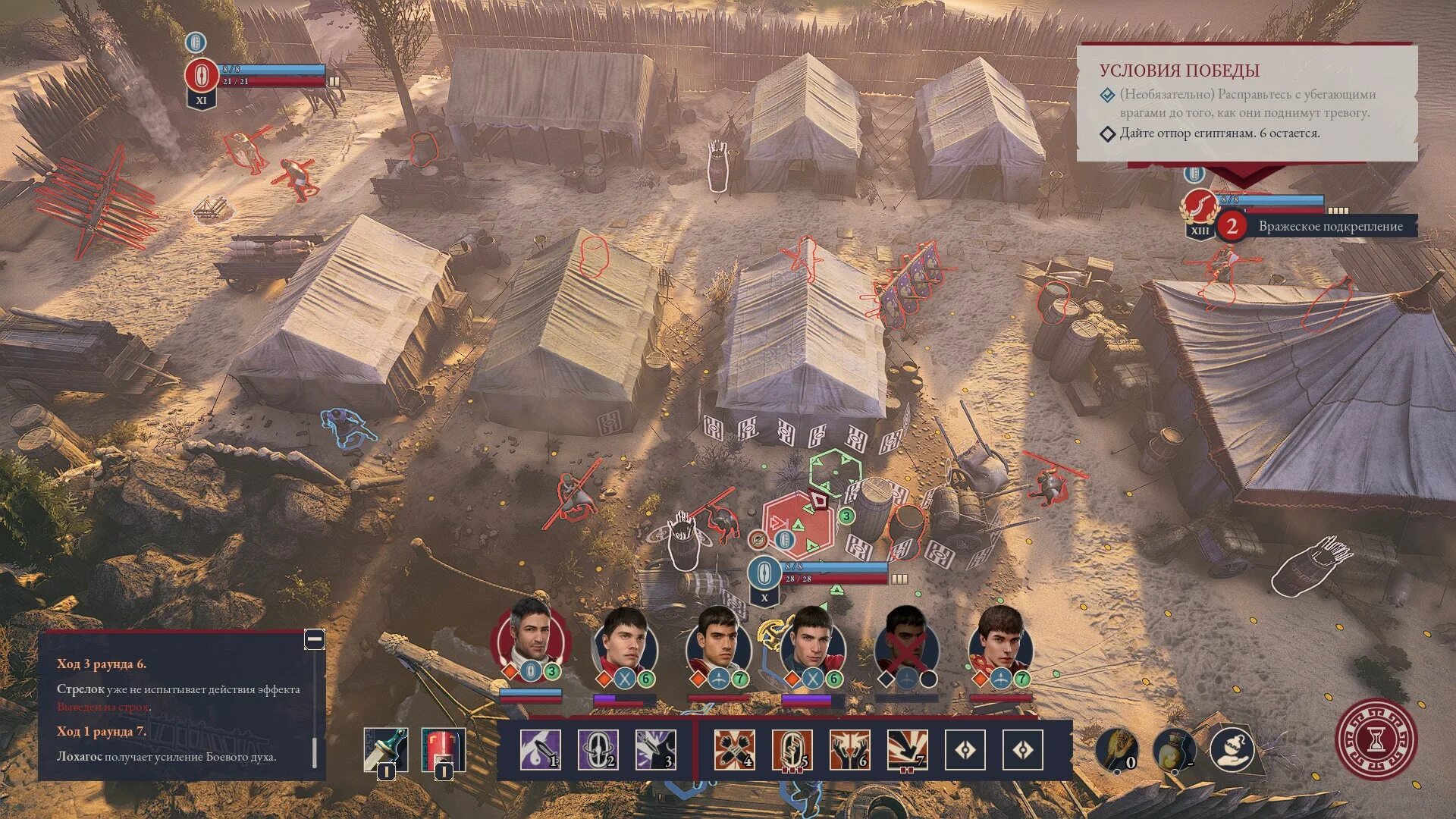The height and width of the screenshot is (819, 1456).
Task: Select the sword weapon slot
Action: click(x=385, y=749)
